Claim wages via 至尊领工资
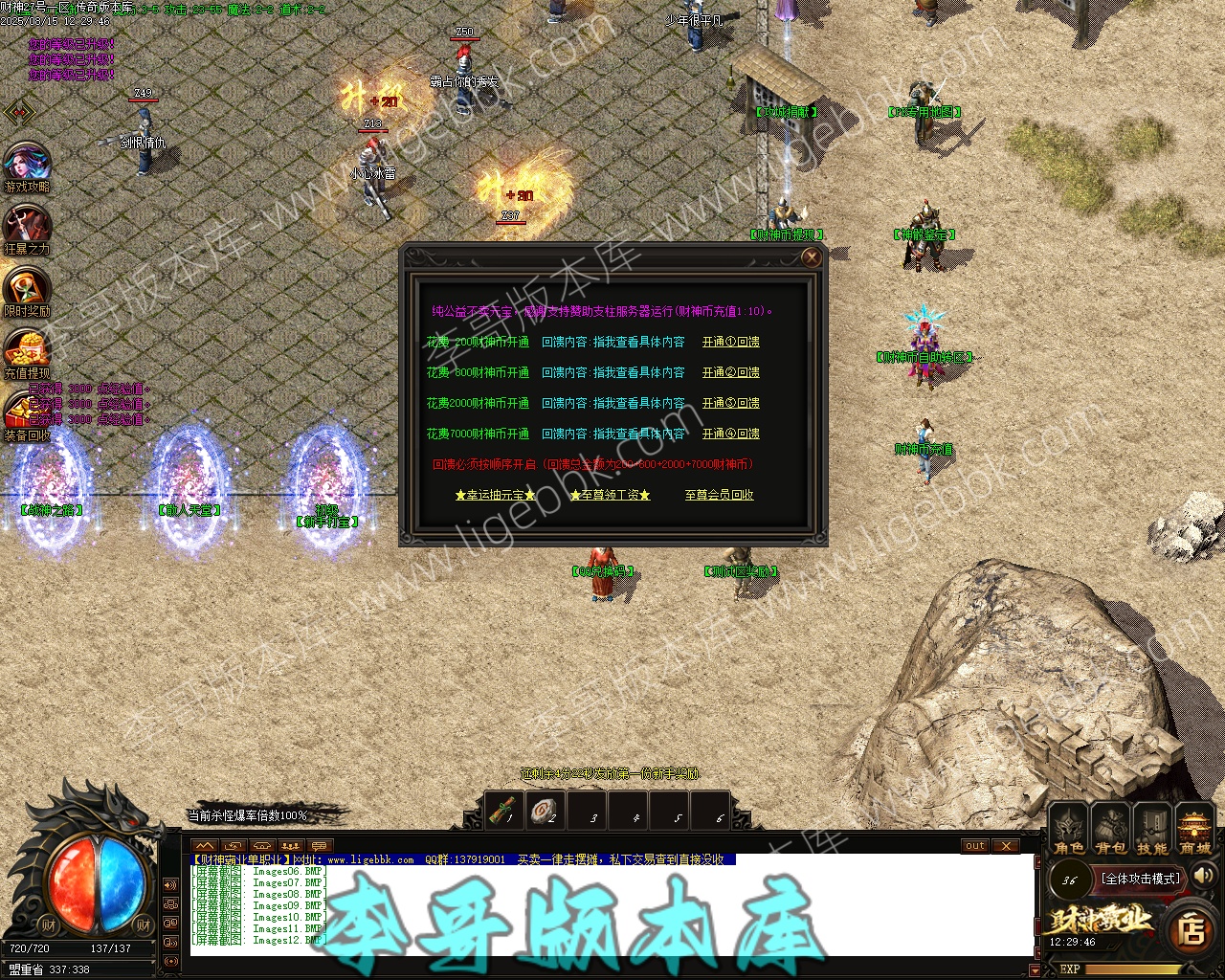Viewport: 1225px width, 980px height. click(610, 495)
